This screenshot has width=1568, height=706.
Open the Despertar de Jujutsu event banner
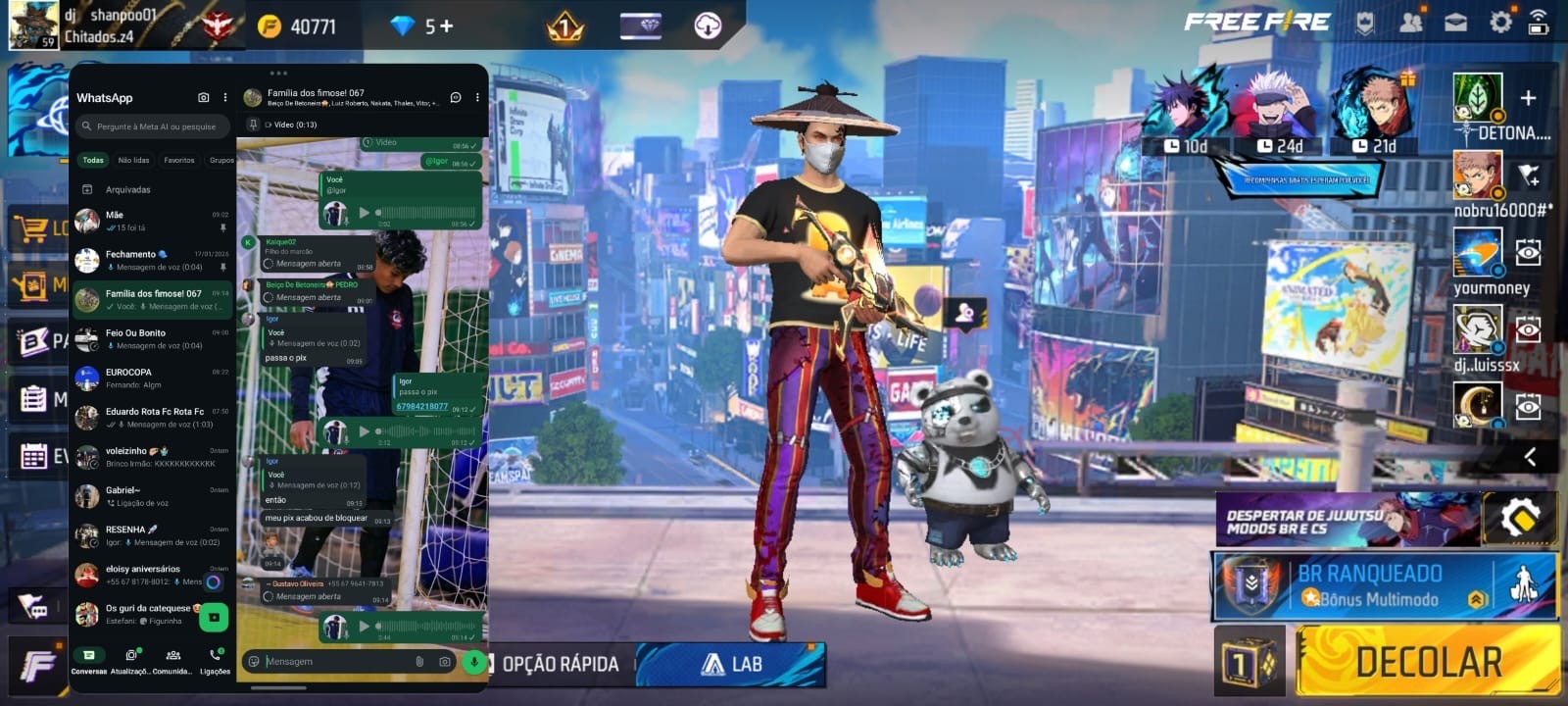pyautogui.click(x=1347, y=520)
